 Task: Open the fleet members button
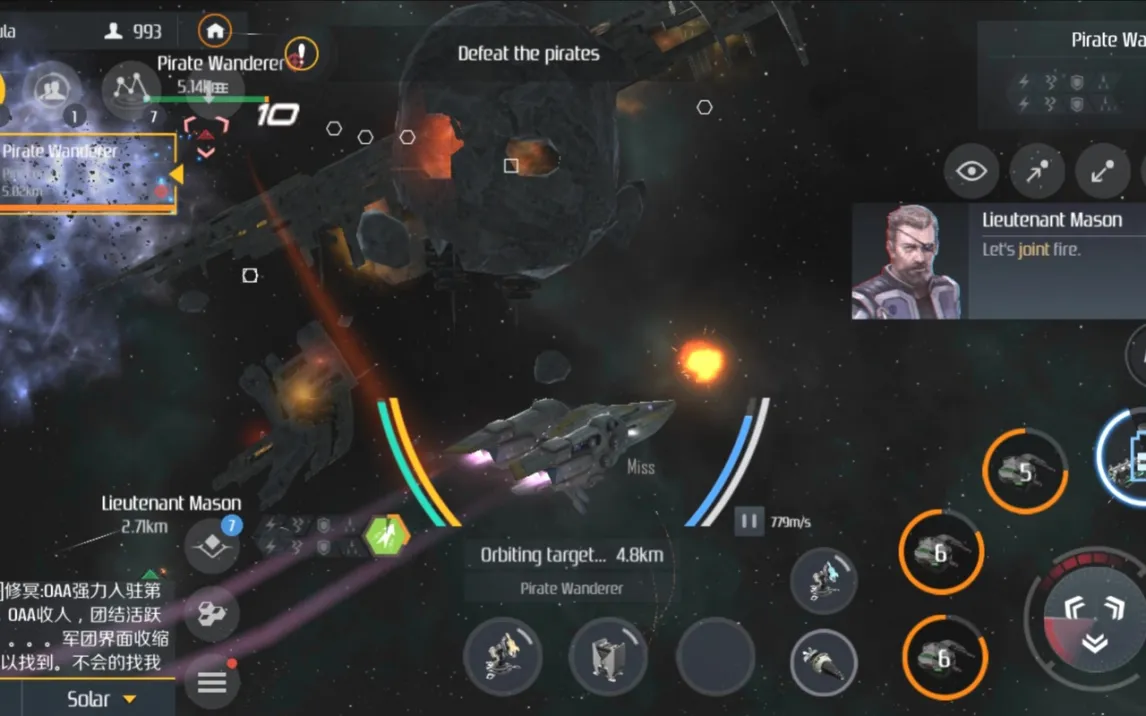pos(51,91)
